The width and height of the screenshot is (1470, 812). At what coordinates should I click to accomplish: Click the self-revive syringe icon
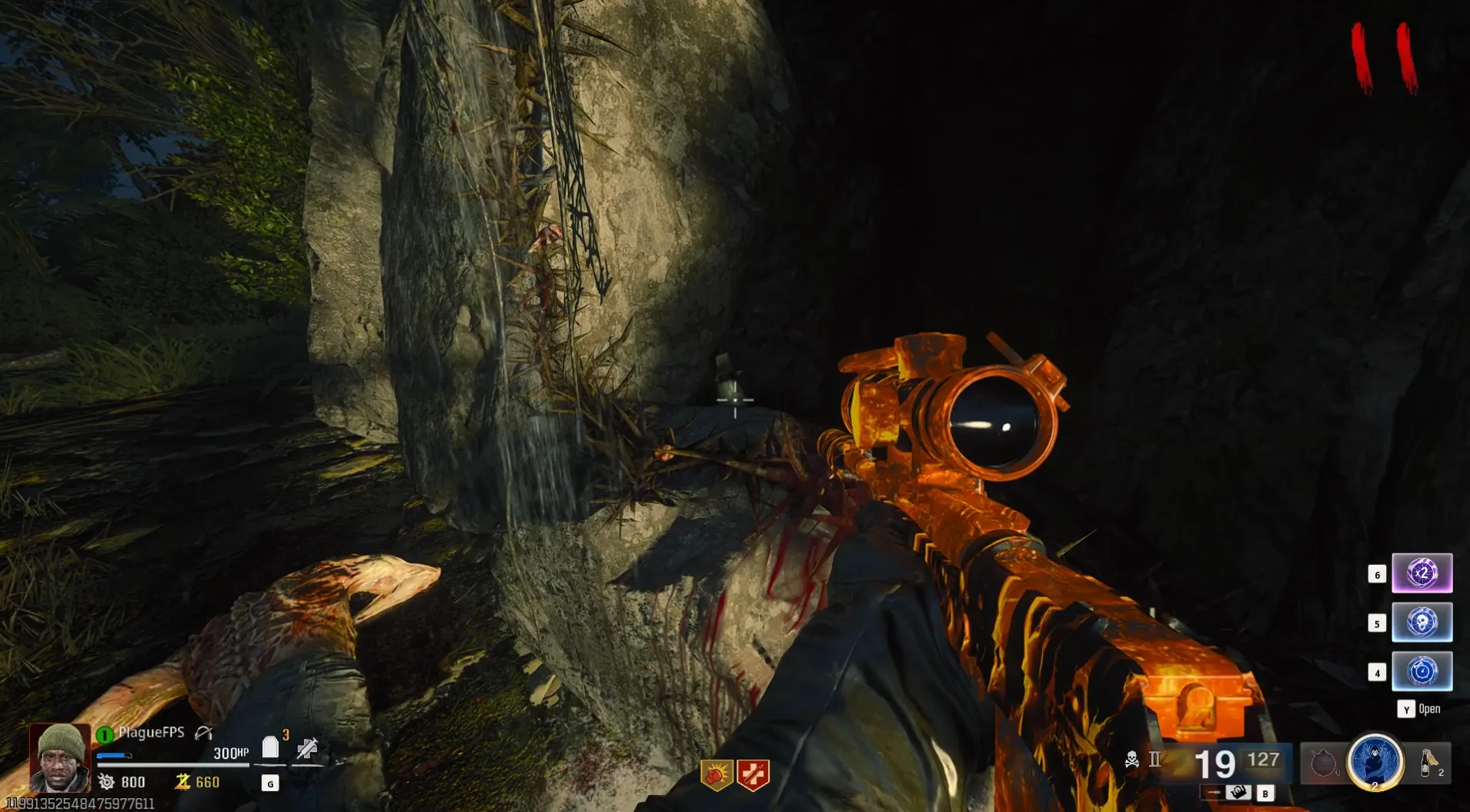point(307,748)
